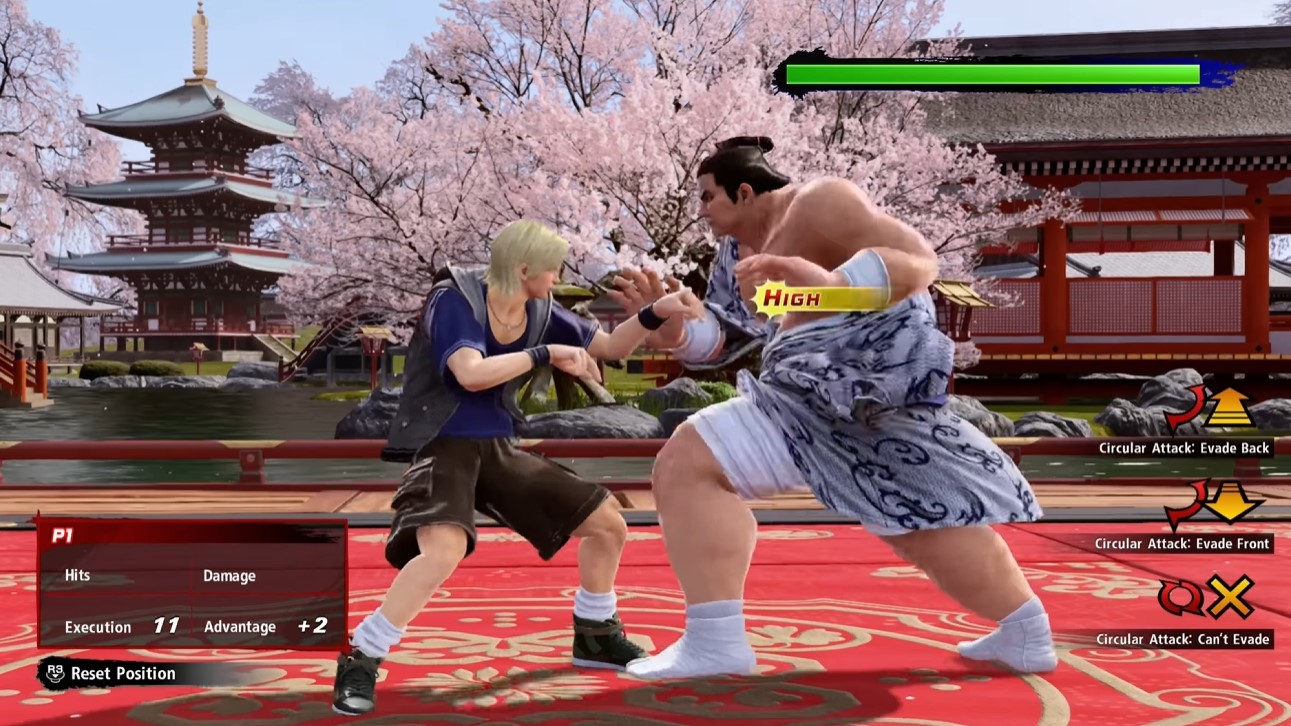Toggle the Circular Attack: Evade Back legend entry
1291x726 pixels.
coord(1183,448)
